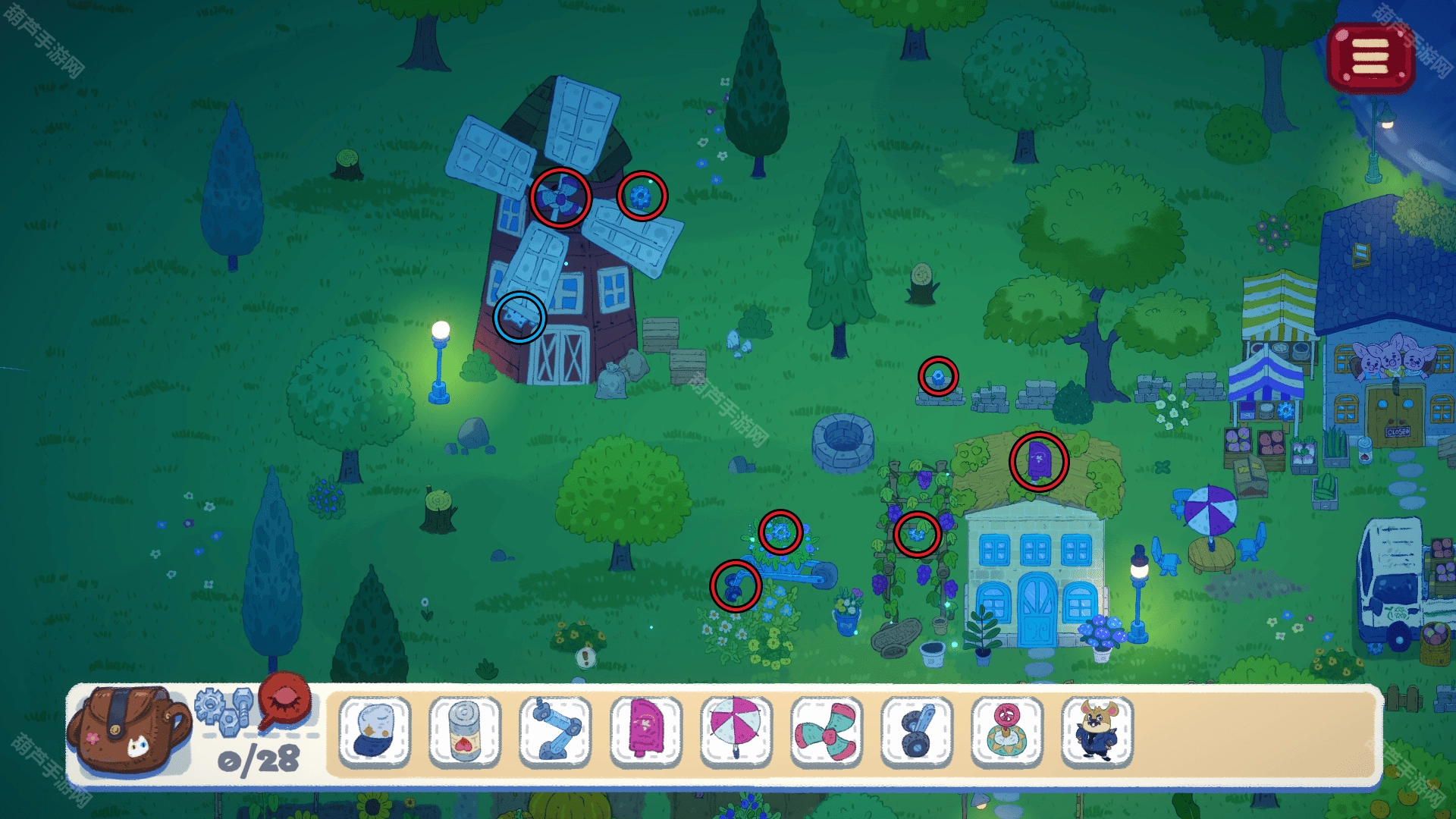Select the robot dome head item
Image resolution: width=1456 pixels, height=819 pixels.
375,731
